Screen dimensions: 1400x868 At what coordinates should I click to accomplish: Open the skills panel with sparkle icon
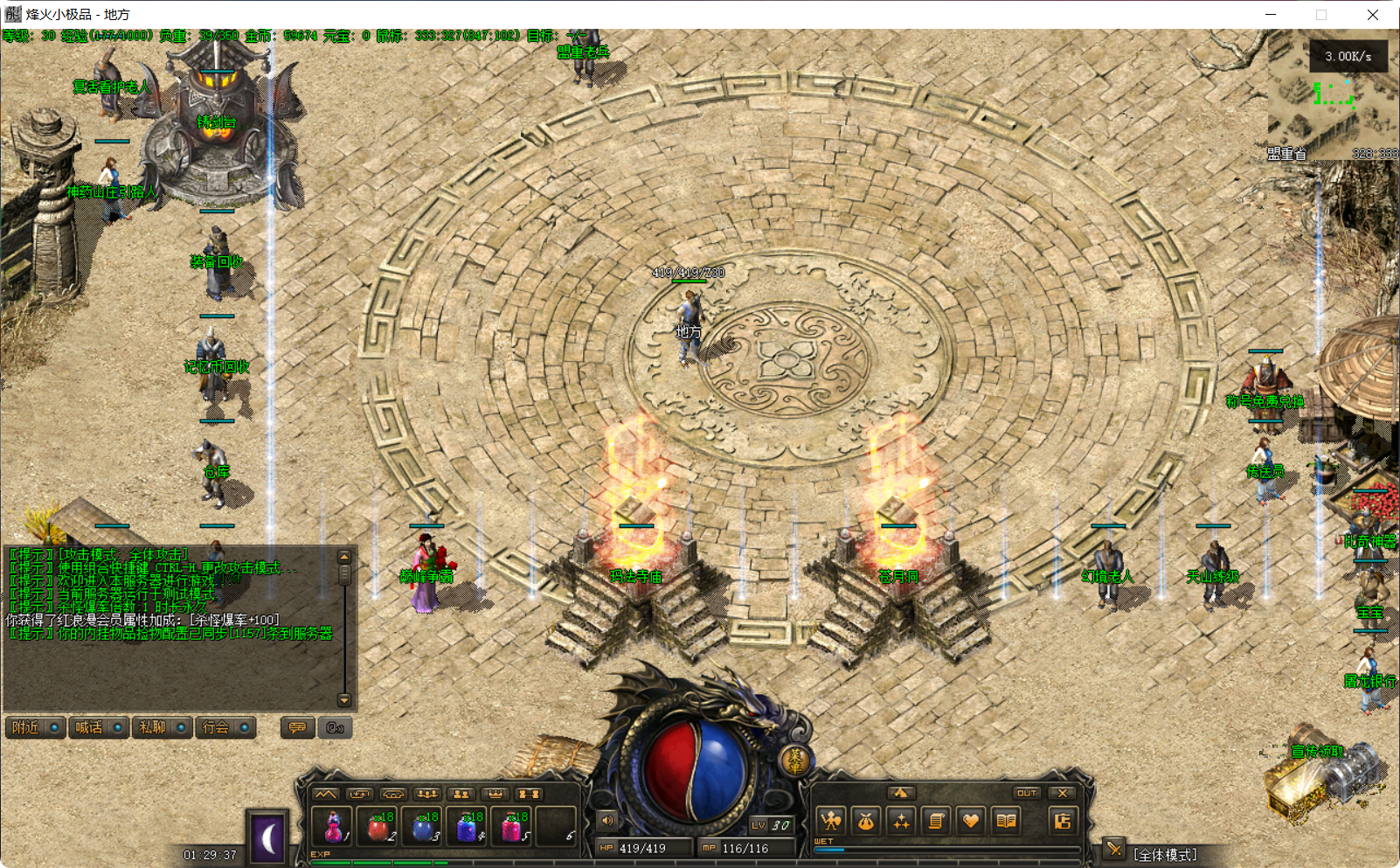(x=901, y=821)
